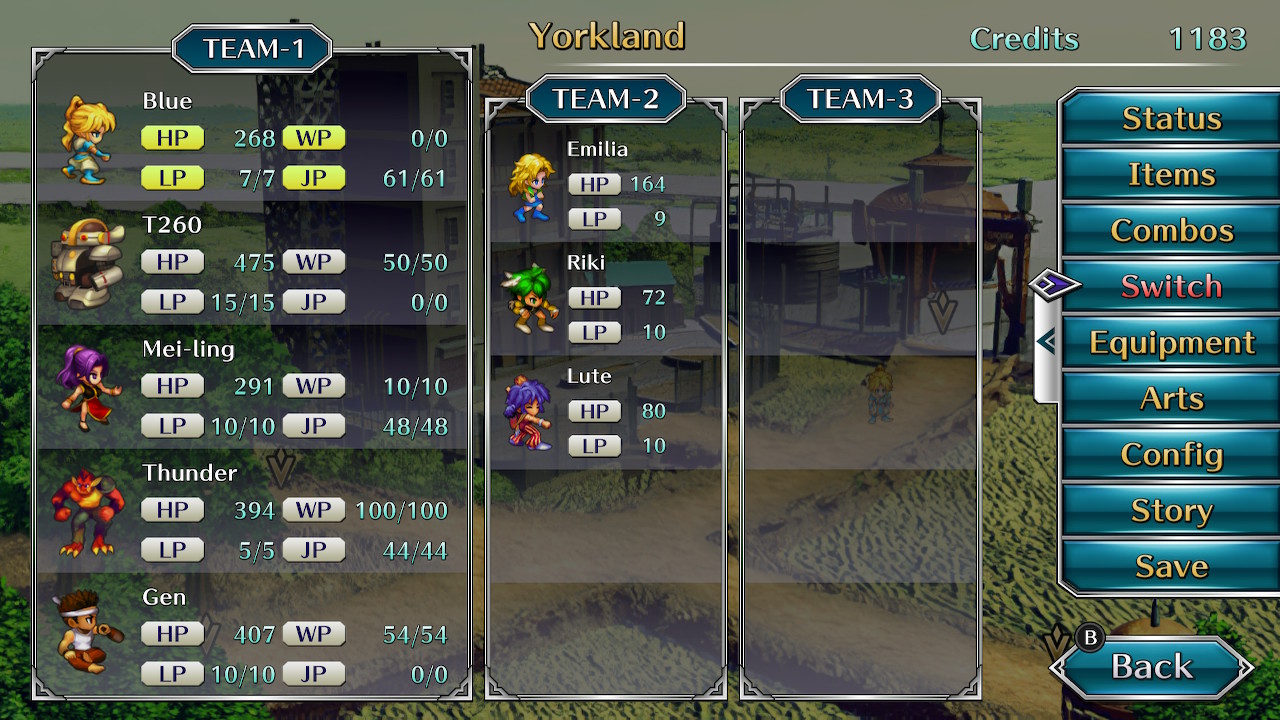The height and width of the screenshot is (720, 1280).
Task: Open the Status menu
Action: coord(1171,119)
